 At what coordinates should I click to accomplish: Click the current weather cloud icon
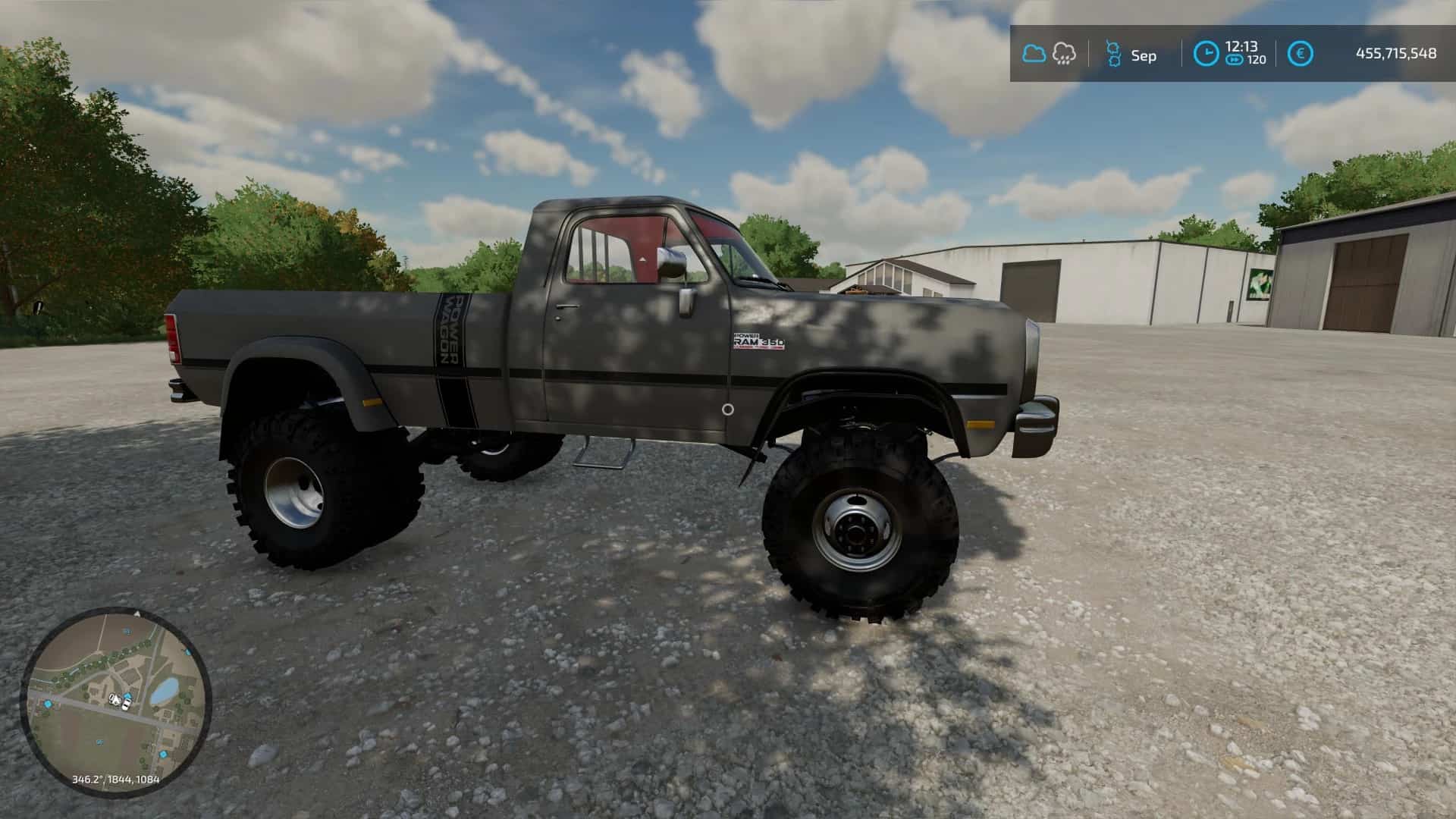(1034, 53)
